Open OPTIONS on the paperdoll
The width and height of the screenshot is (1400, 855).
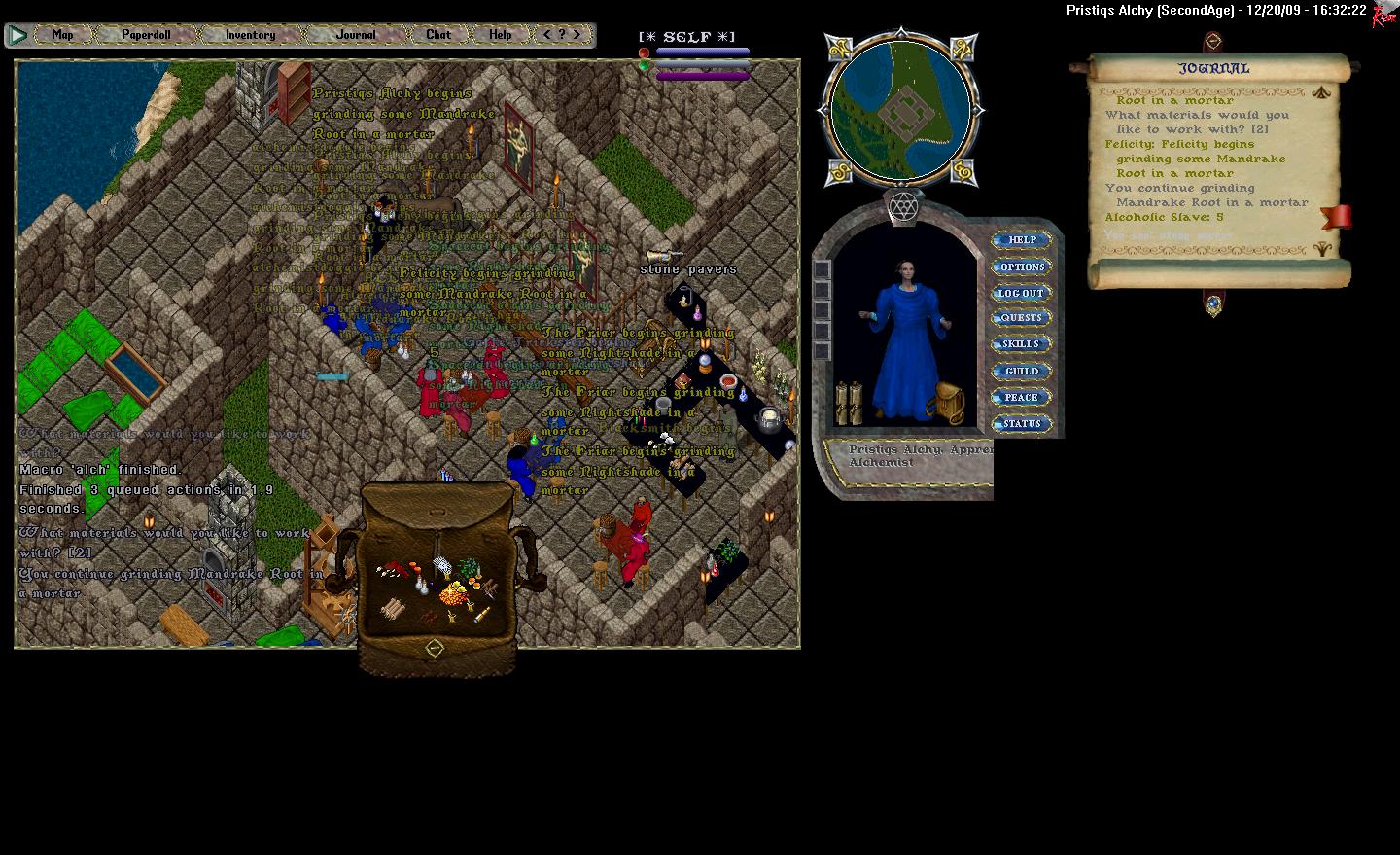1022,267
